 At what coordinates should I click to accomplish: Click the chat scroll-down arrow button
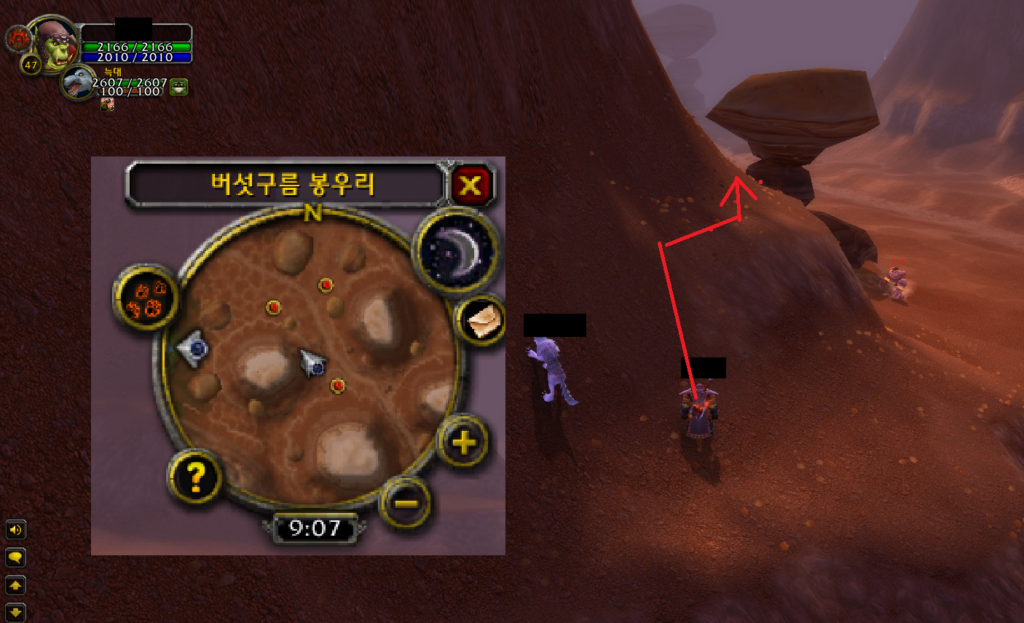(x=16, y=610)
